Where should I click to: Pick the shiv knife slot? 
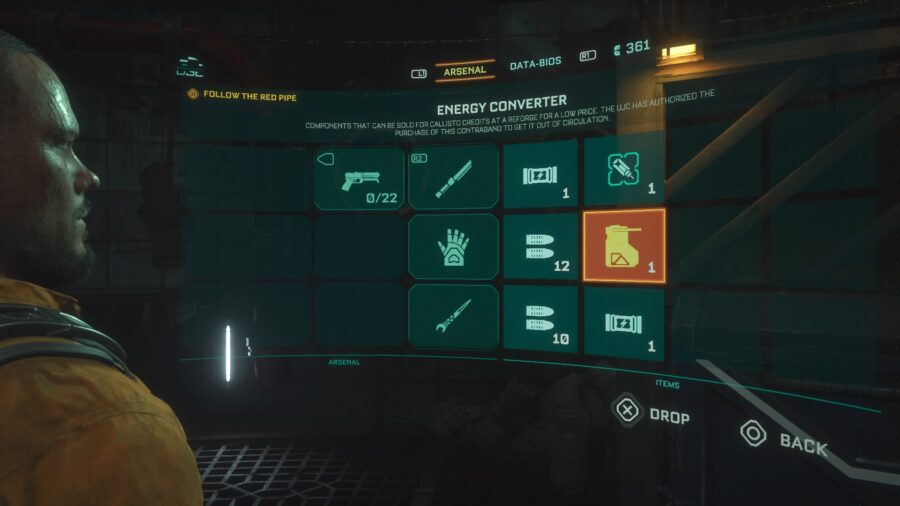pos(453,316)
